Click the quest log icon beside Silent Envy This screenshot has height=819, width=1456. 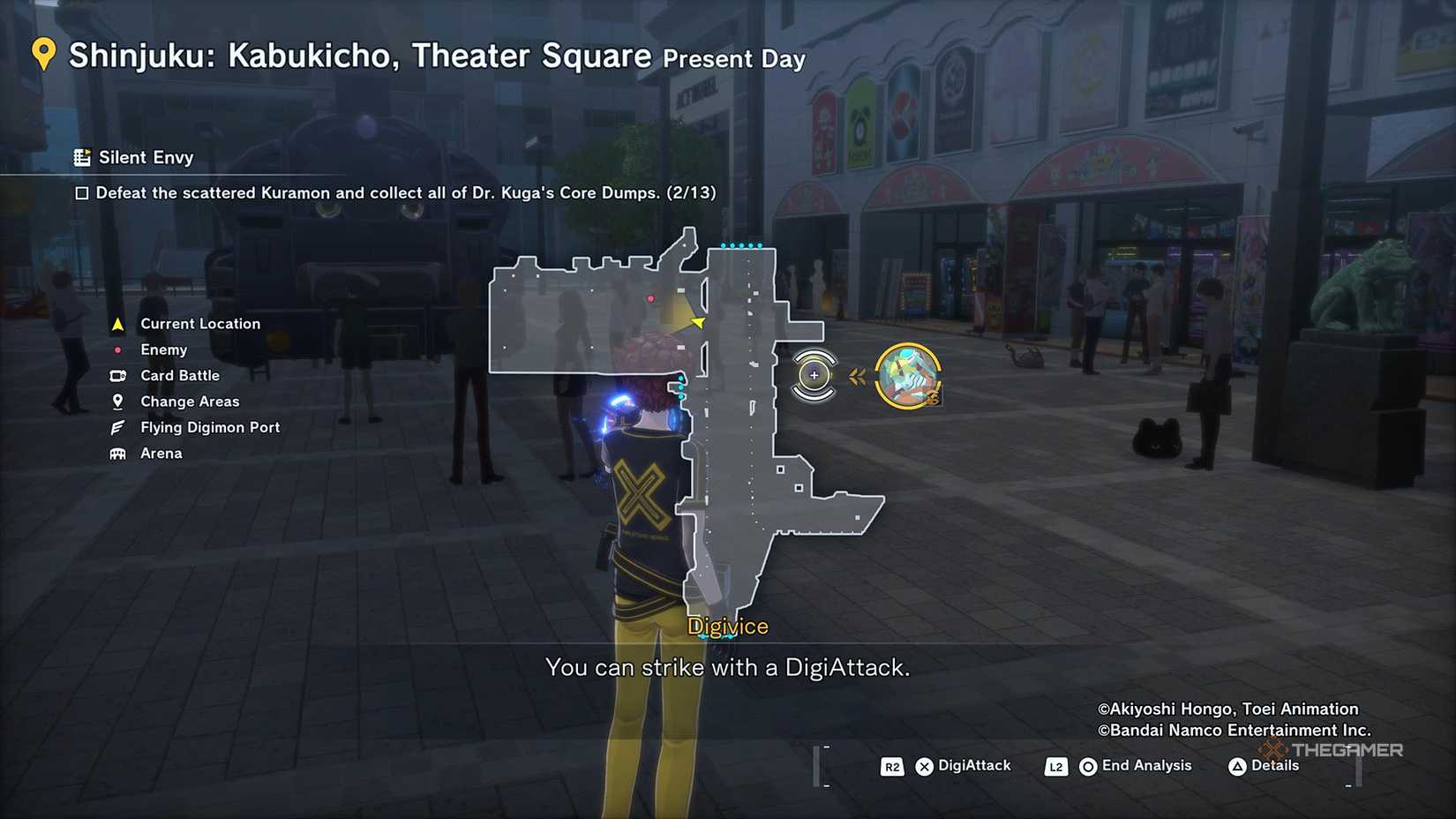[83, 157]
